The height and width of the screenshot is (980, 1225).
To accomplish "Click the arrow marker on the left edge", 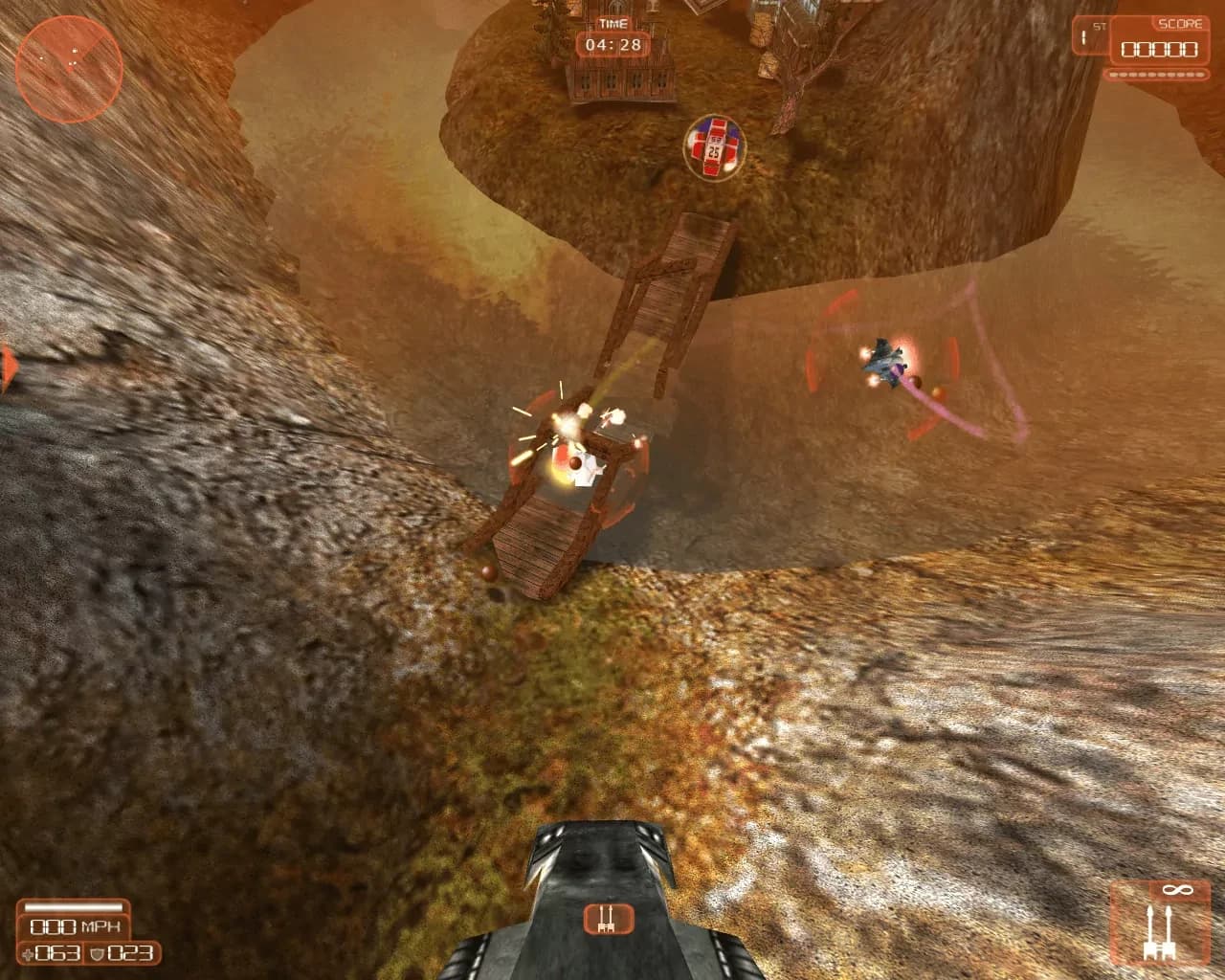I will [7, 367].
